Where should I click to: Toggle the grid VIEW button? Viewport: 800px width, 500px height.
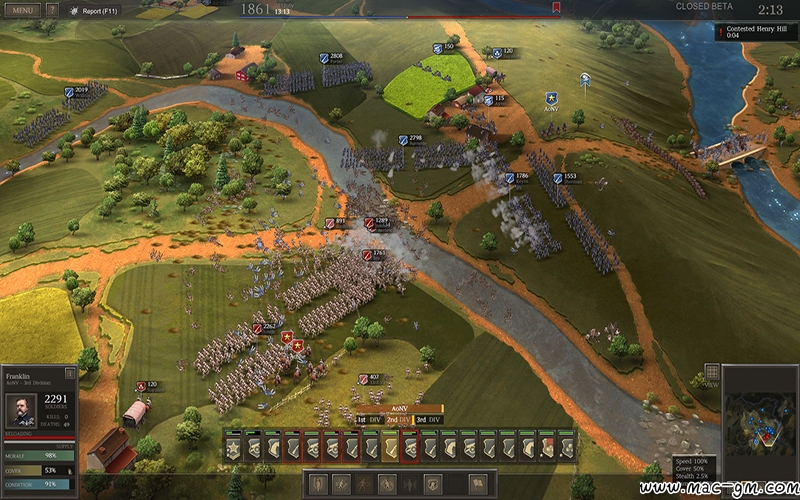point(711,374)
